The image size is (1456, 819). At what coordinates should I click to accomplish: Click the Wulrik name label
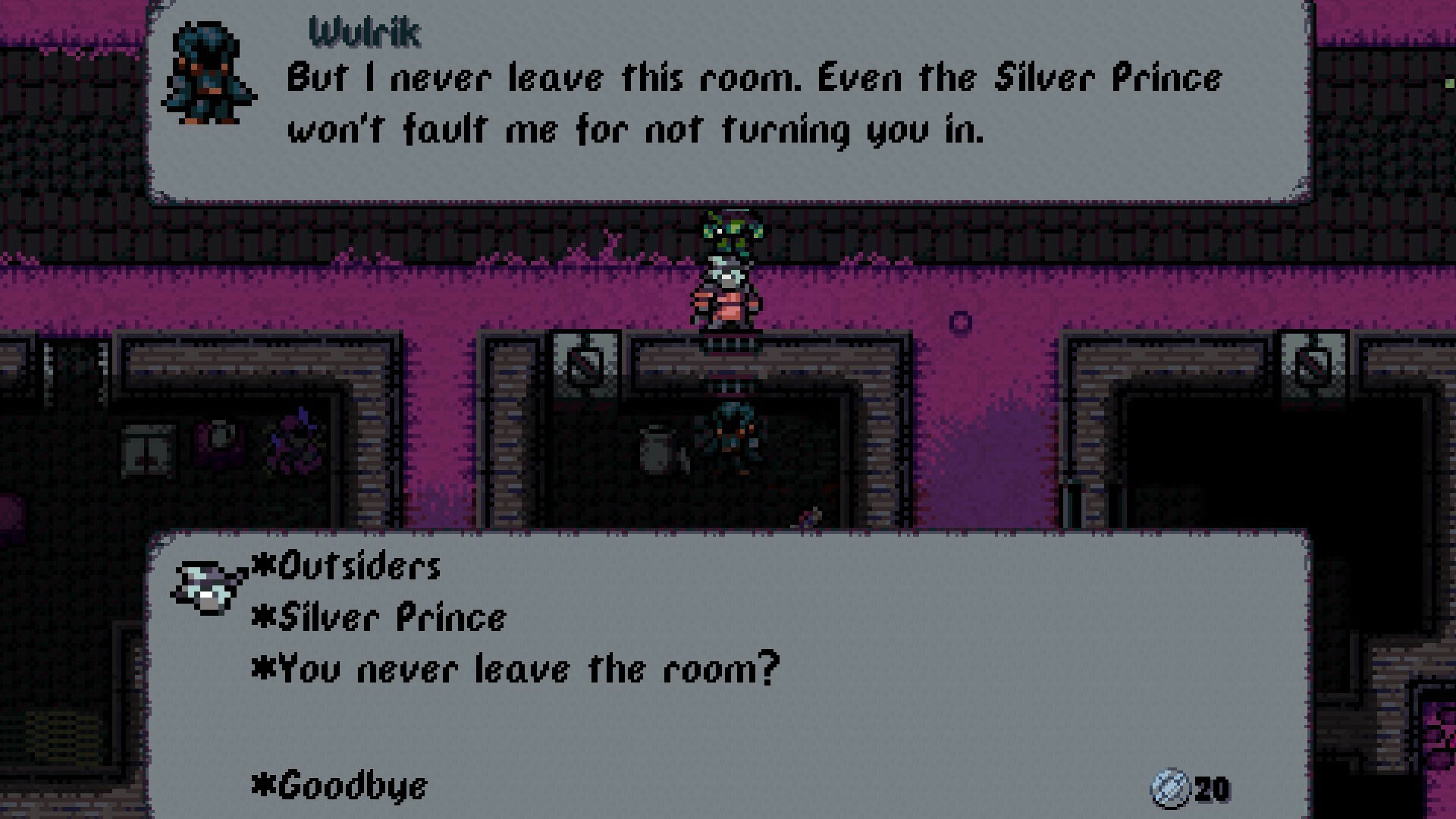click(x=364, y=32)
